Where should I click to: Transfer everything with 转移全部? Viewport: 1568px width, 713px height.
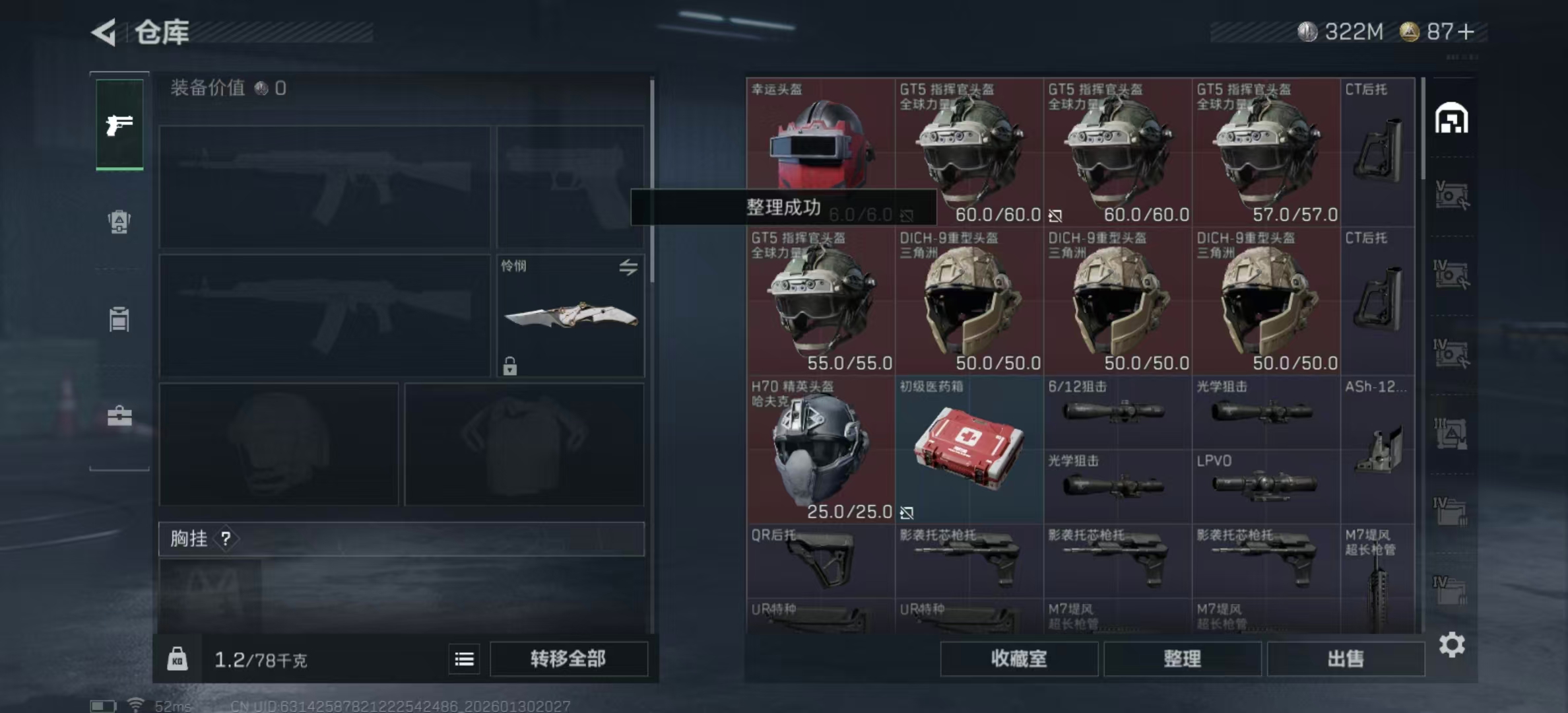click(x=568, y=658)
